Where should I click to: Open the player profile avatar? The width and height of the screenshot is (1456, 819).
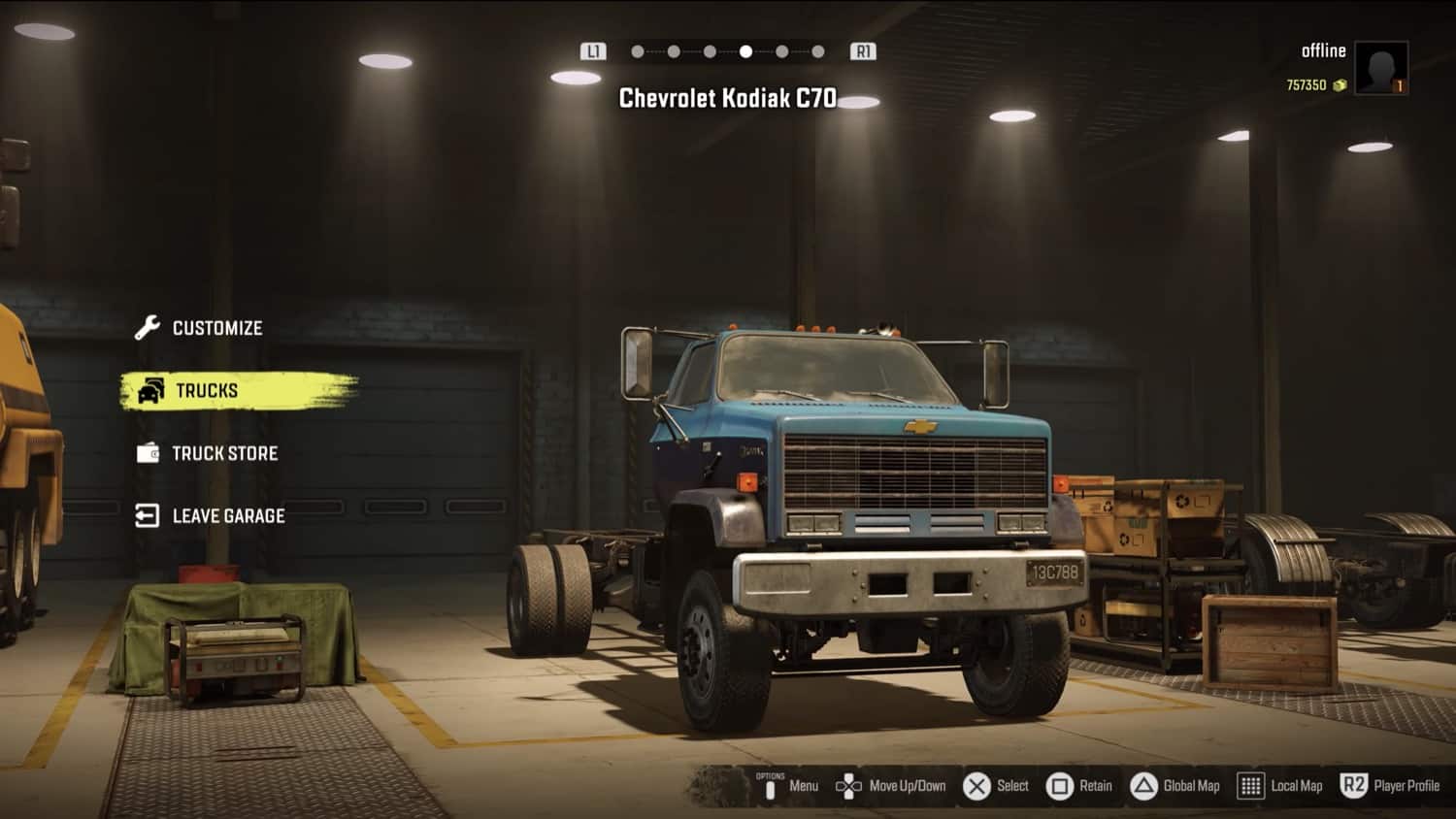(x=1380, y=68)
